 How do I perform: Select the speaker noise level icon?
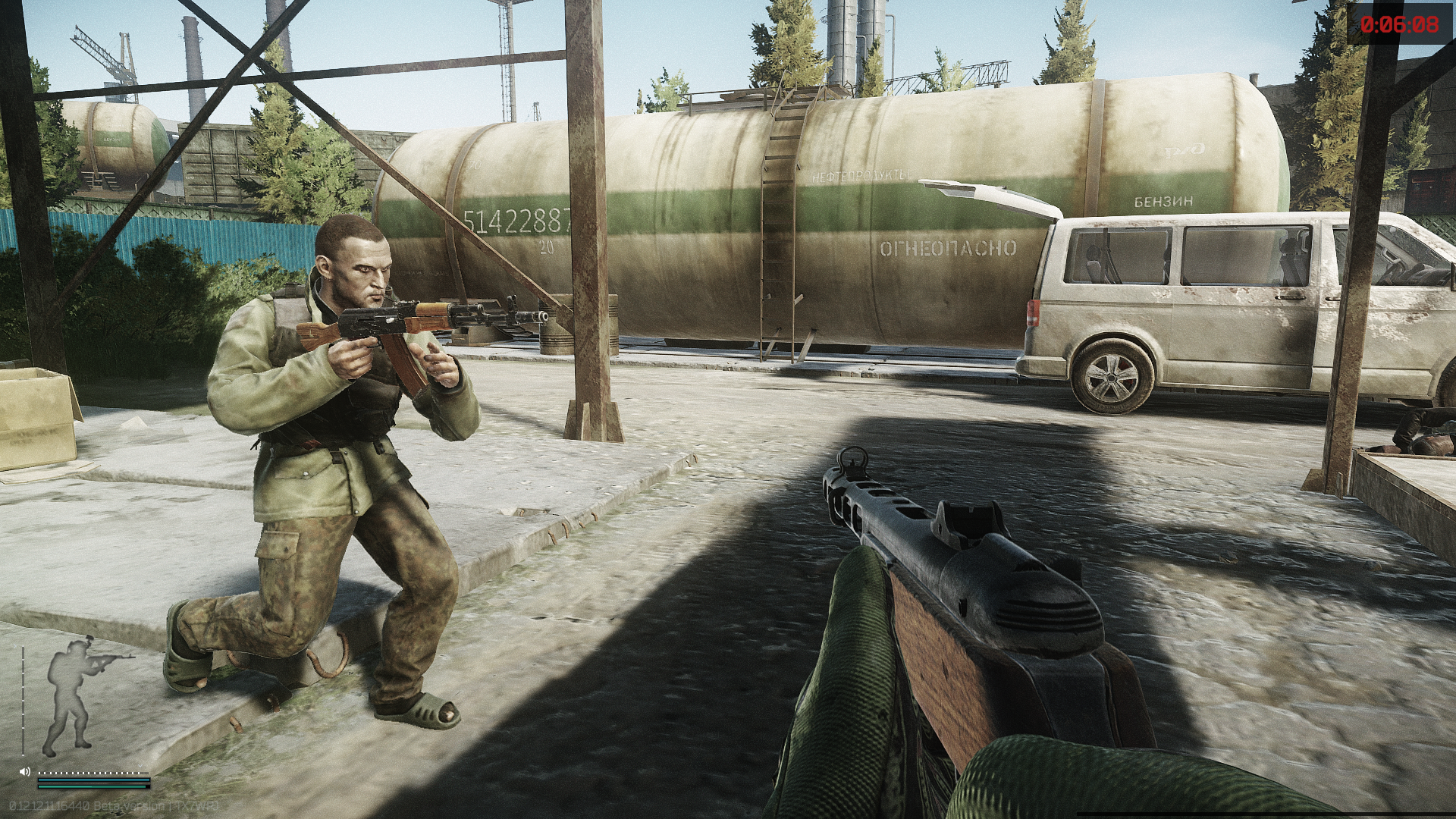pos(25,772)
